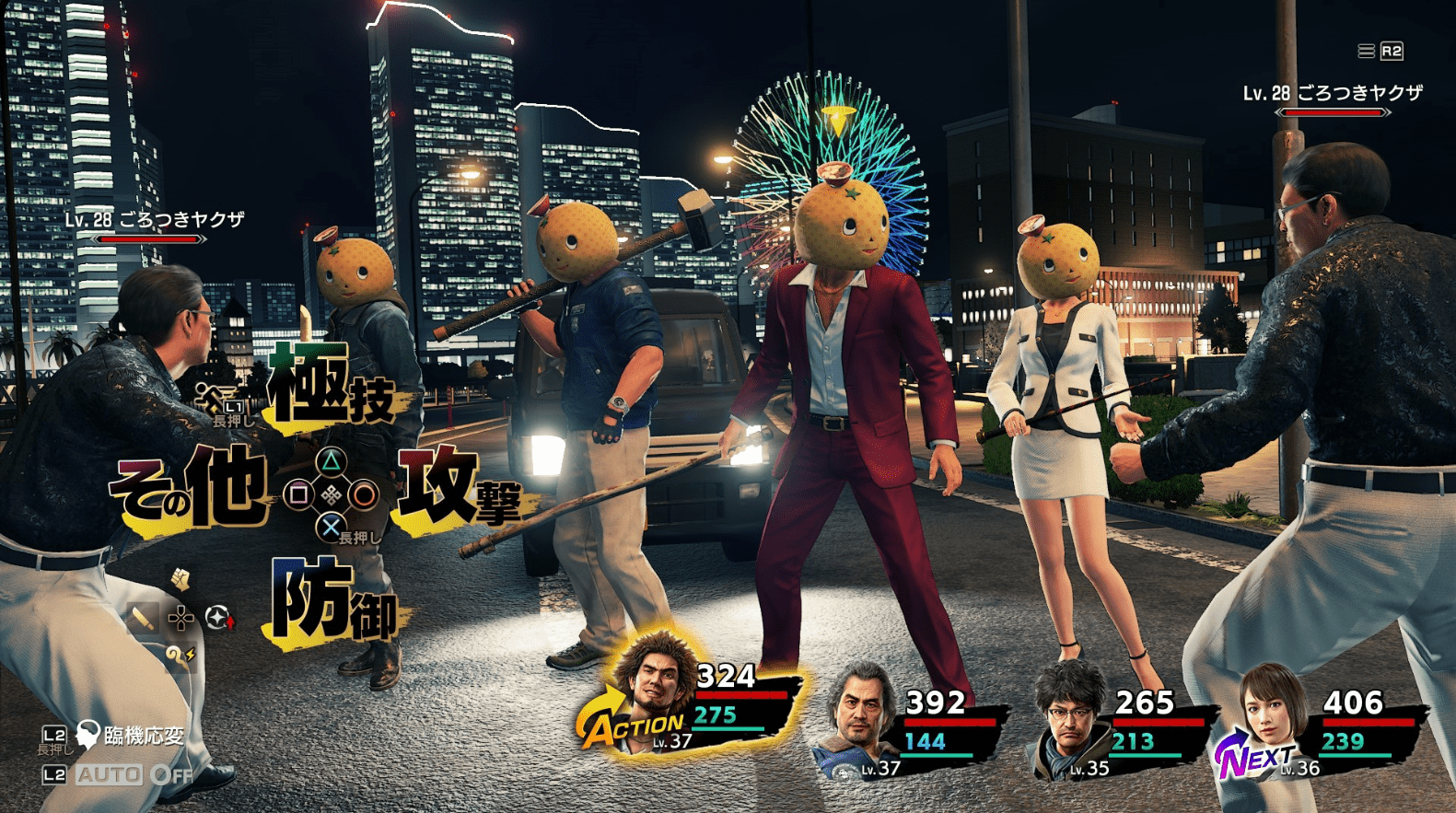Click the Triangle button symbol in the wheel

click(x=330, y=460)
